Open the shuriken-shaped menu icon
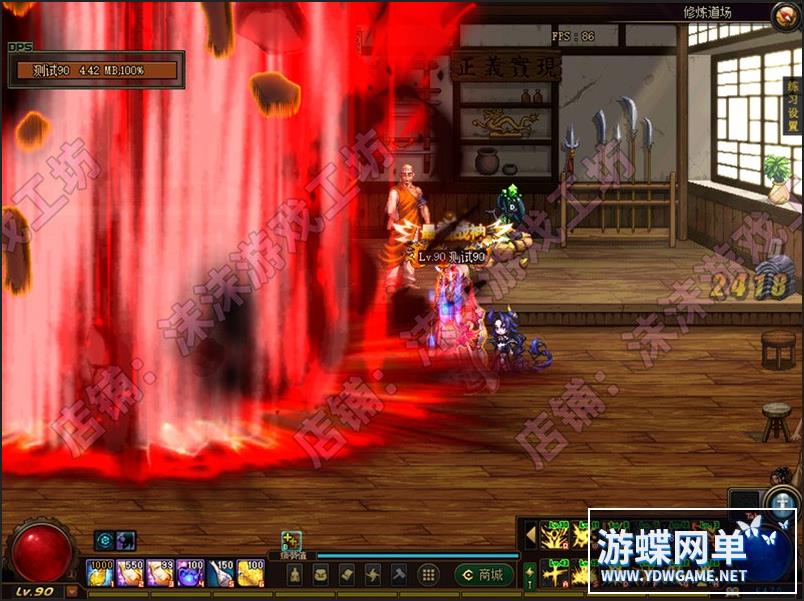Screen dimensions: 804x601 click(x=372, y=574)
